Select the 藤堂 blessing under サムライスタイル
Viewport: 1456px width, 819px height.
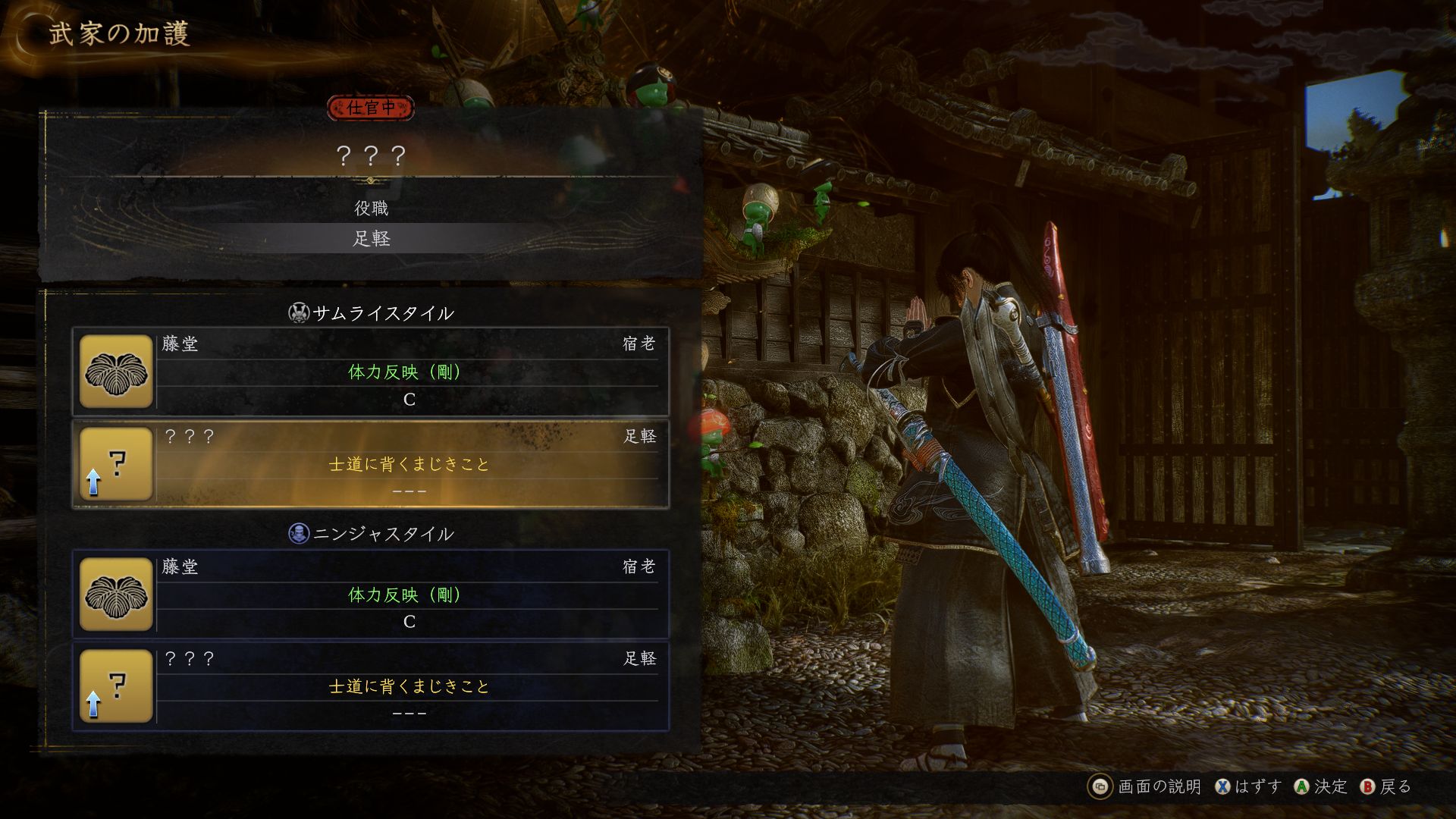pos(371,372)
